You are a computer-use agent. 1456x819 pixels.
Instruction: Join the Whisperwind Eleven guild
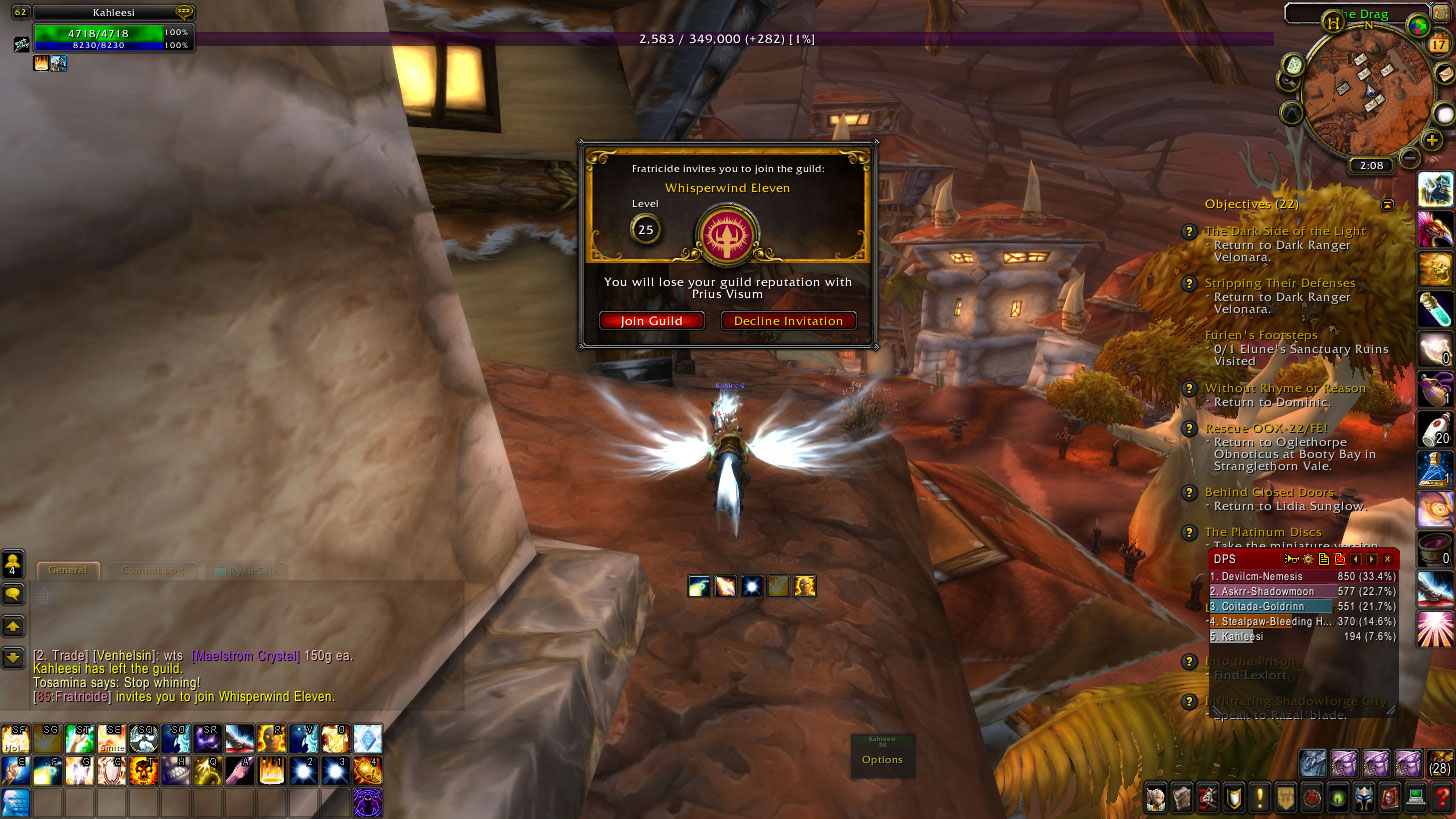652,321
